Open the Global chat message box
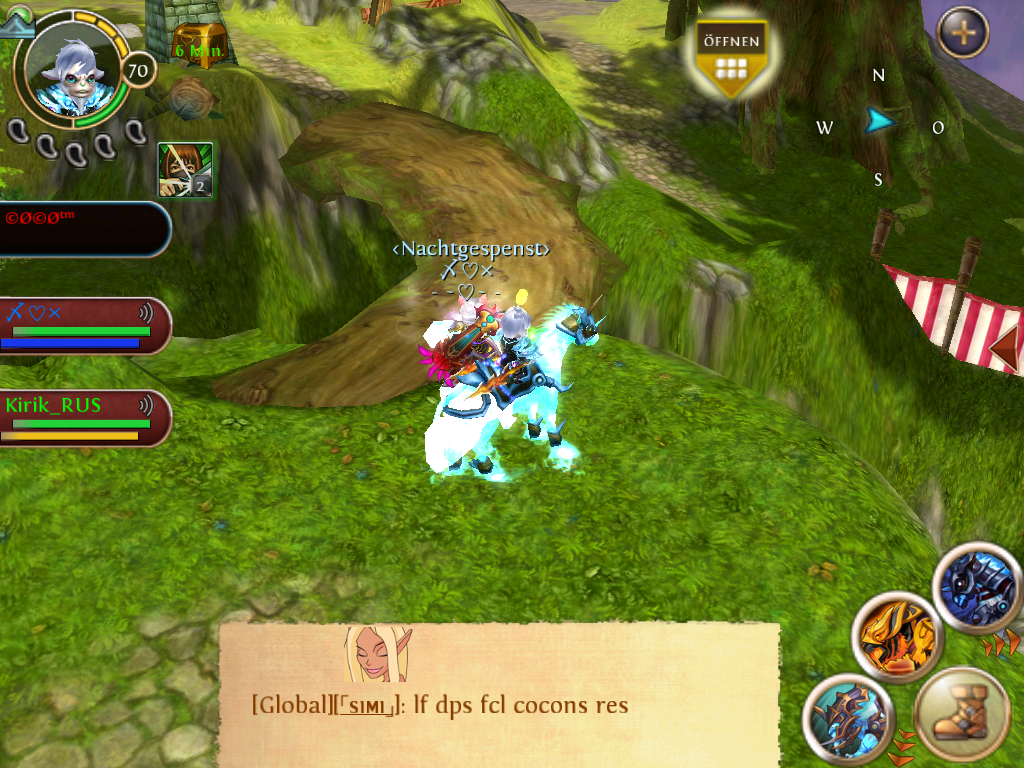Image resolution: width=1024 pixels, height=768 pixels. click(x=499, y=694)
